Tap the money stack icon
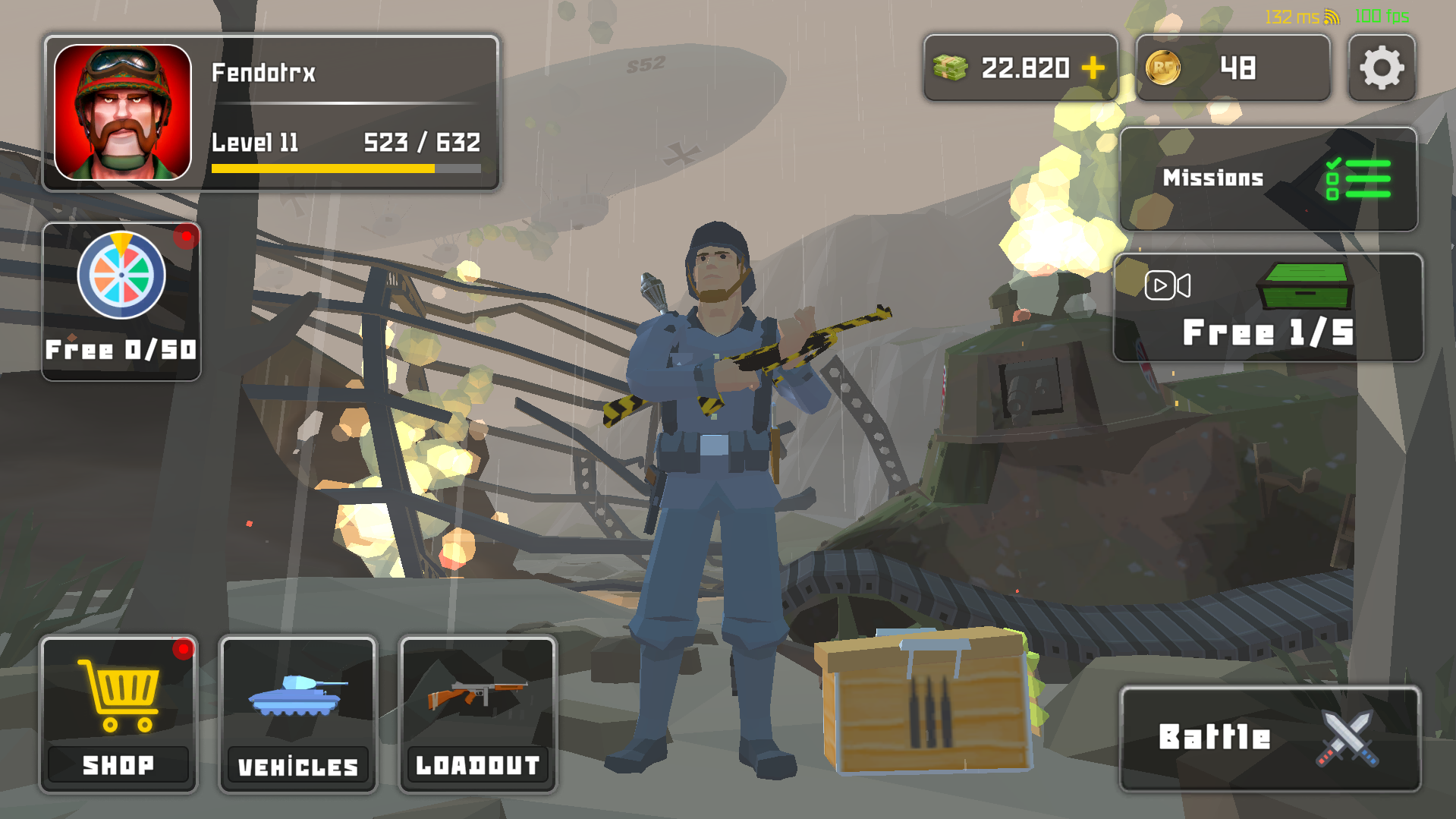 949,68
